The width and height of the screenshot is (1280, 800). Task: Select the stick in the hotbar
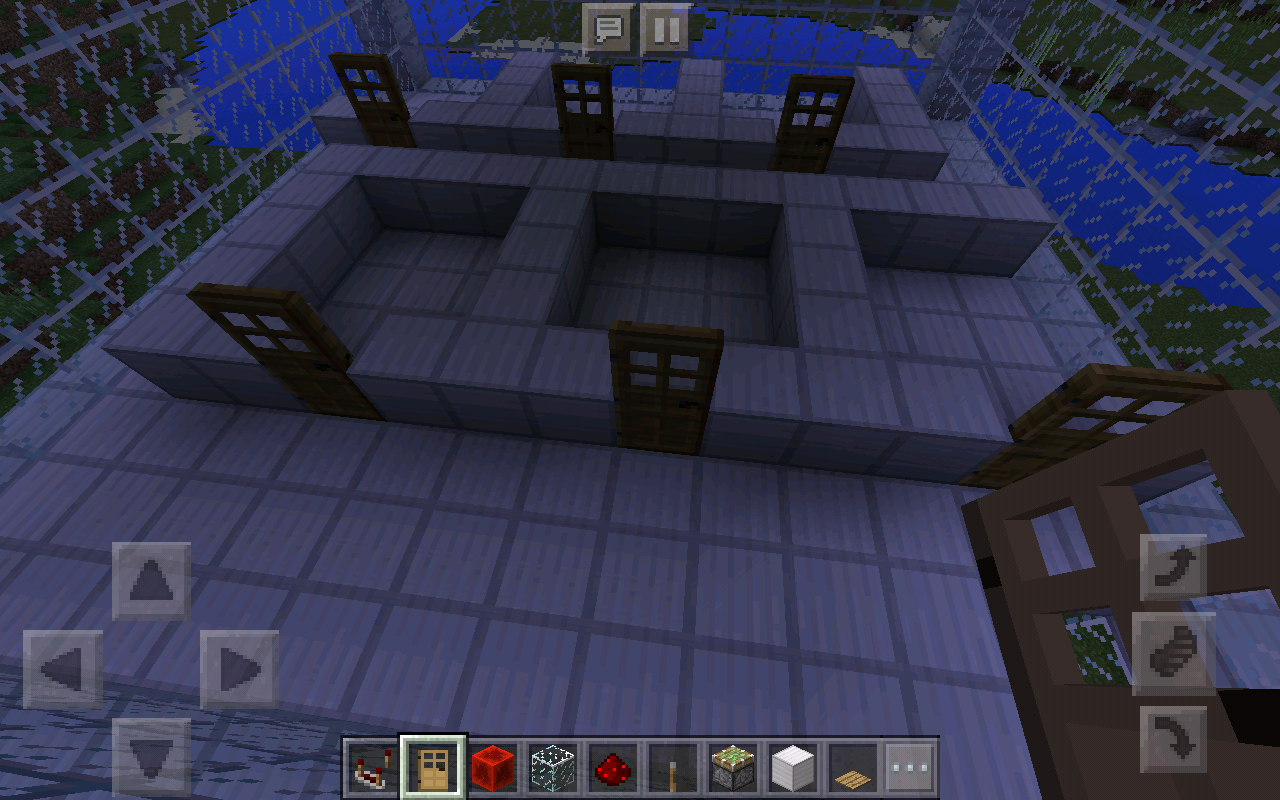click(x=672, y=763)
